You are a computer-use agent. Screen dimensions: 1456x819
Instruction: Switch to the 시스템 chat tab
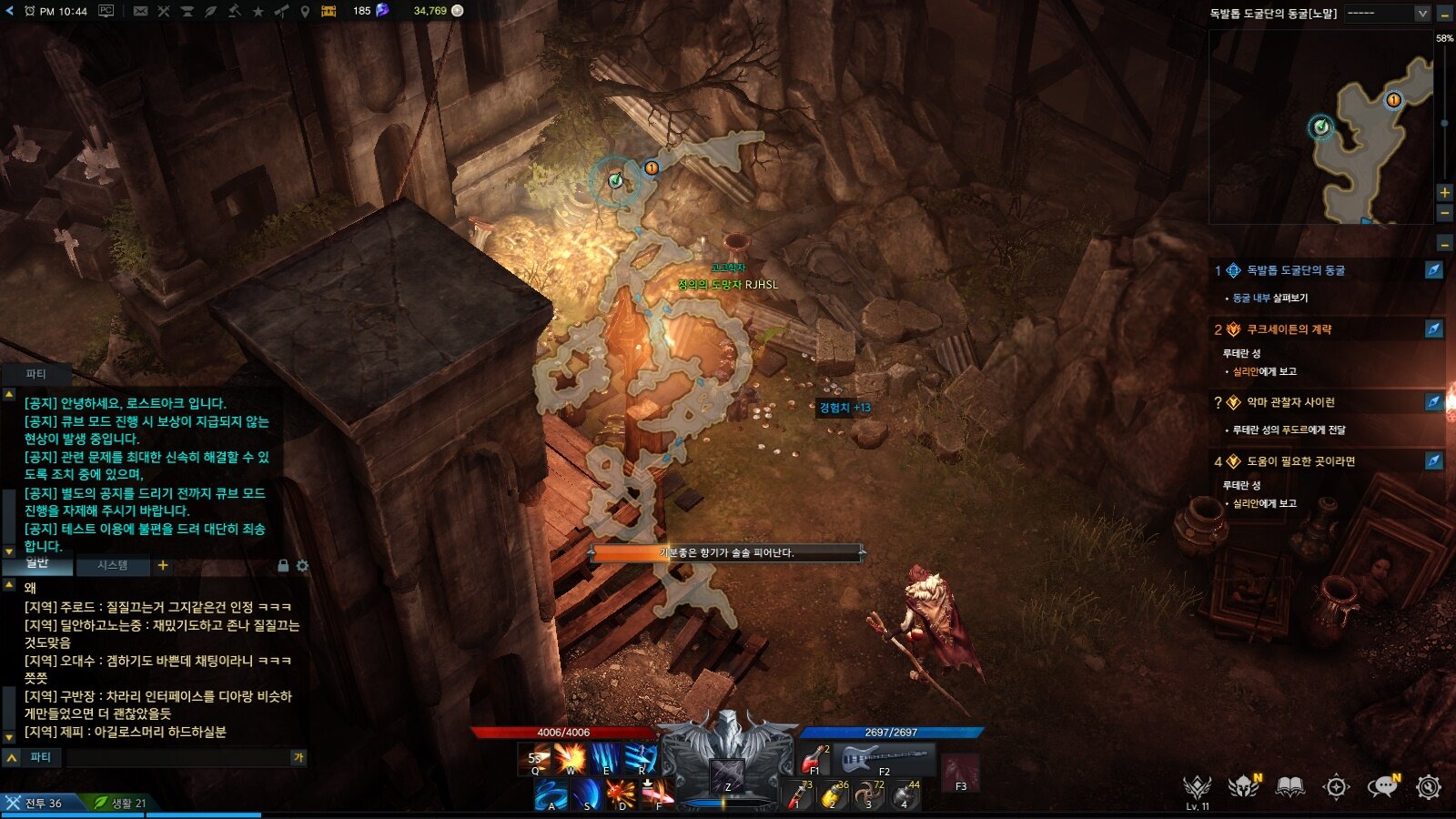(x=113, y=565)
